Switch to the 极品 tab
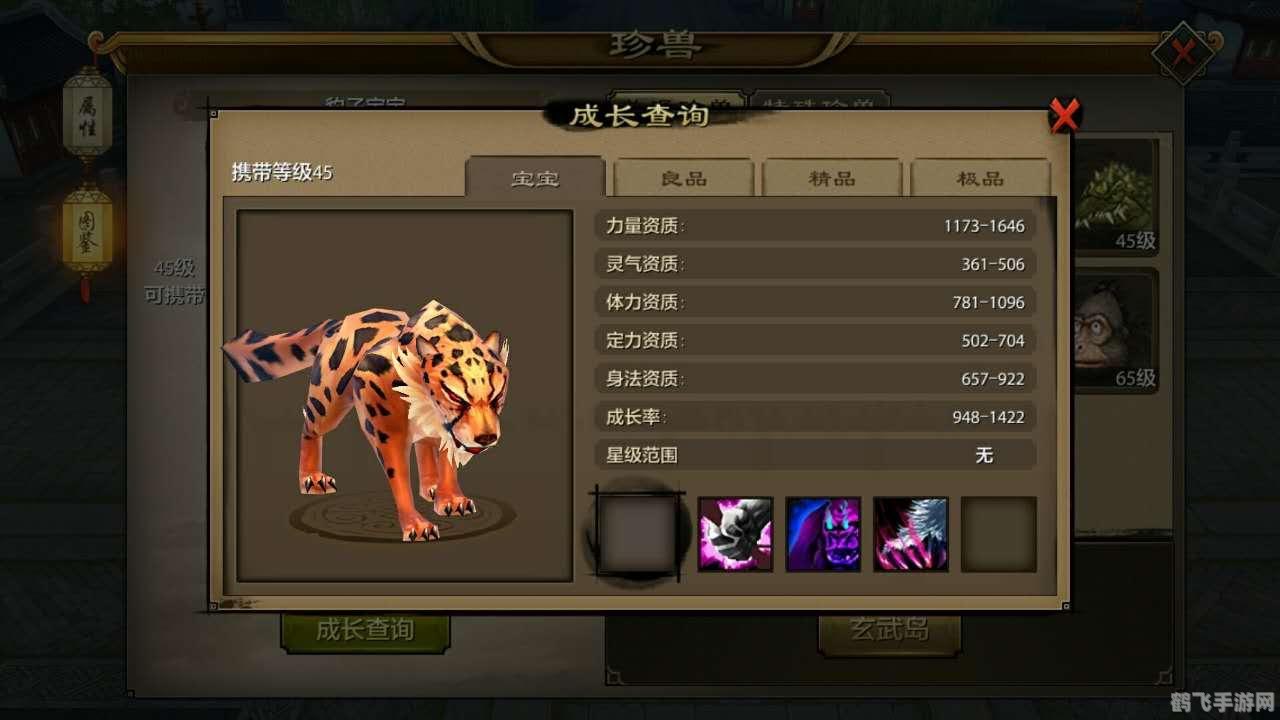1280x720 pixels. pos(982,177)
